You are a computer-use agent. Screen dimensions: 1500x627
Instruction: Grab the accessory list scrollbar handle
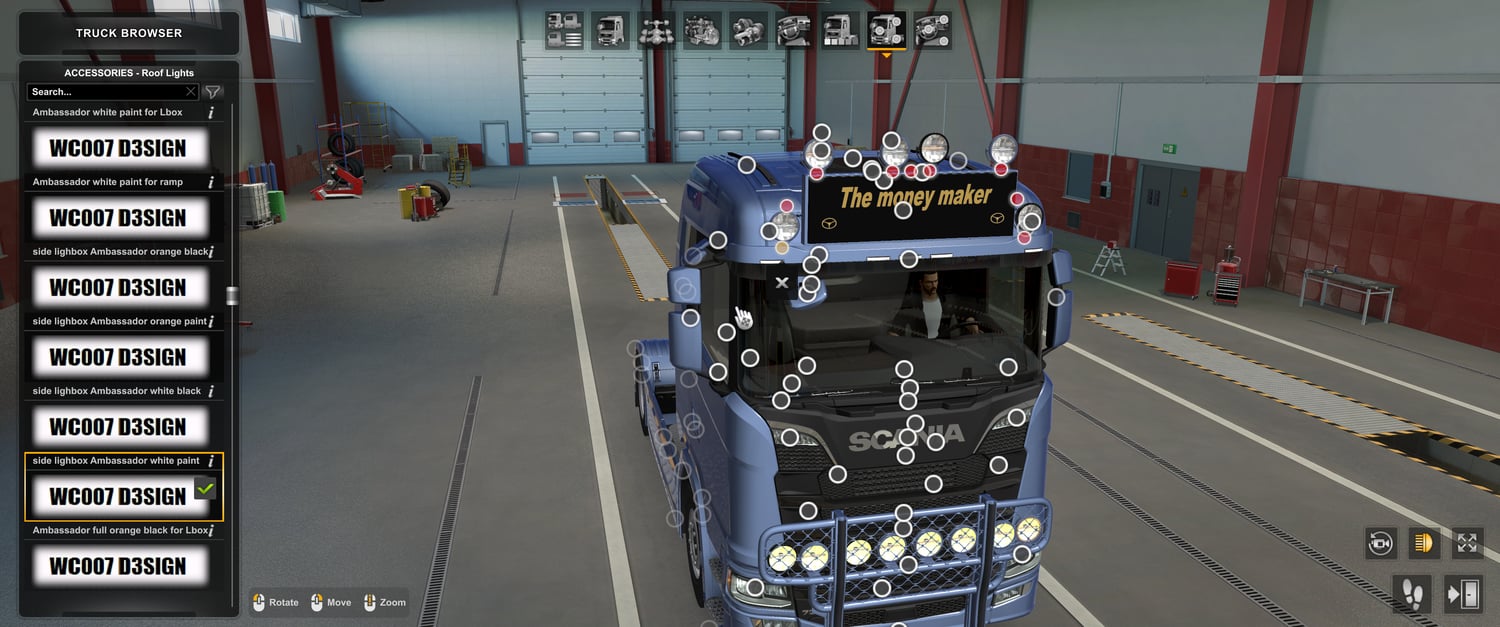[x=232, y=295]
